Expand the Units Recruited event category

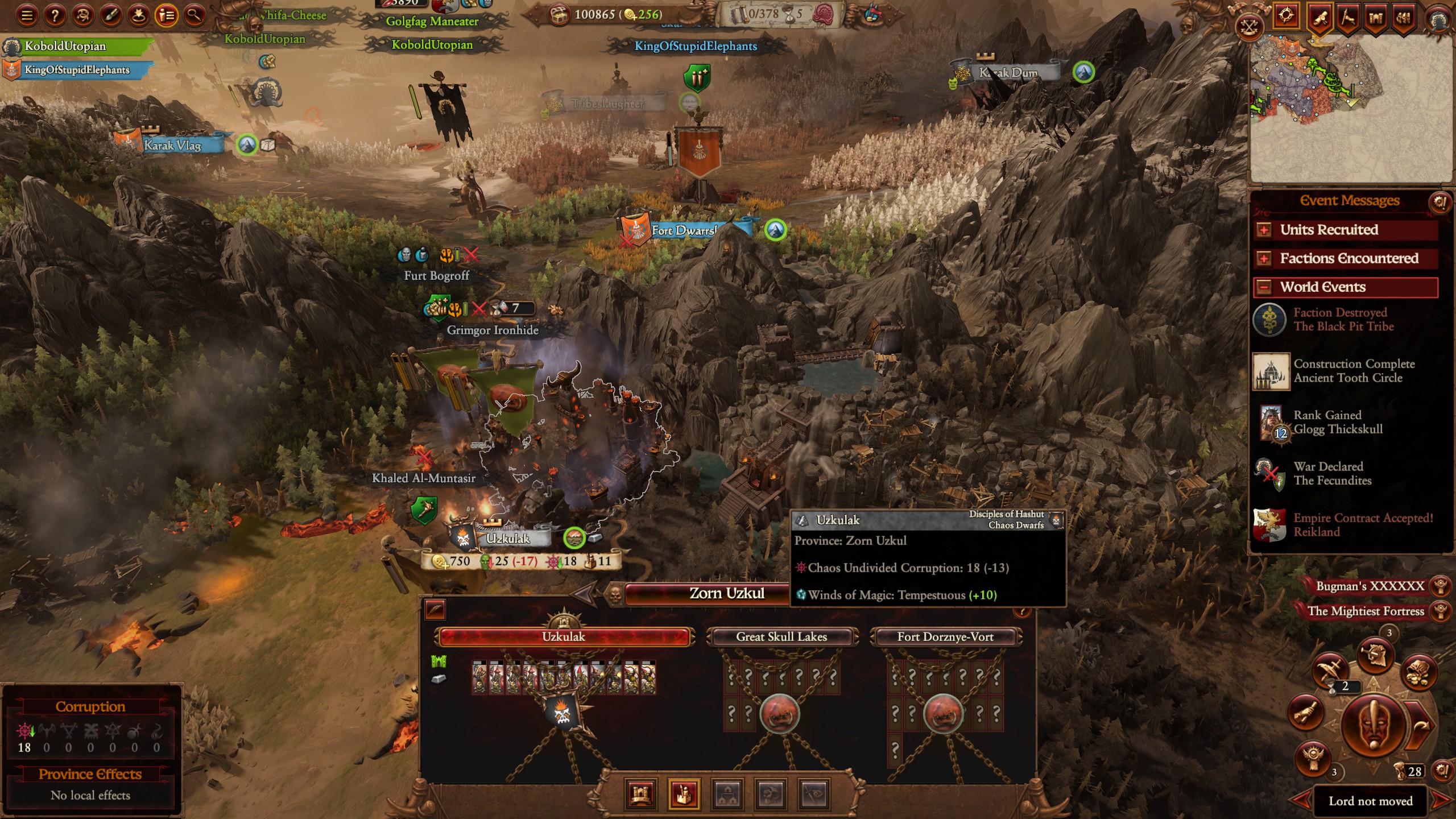pos(1264,230)
